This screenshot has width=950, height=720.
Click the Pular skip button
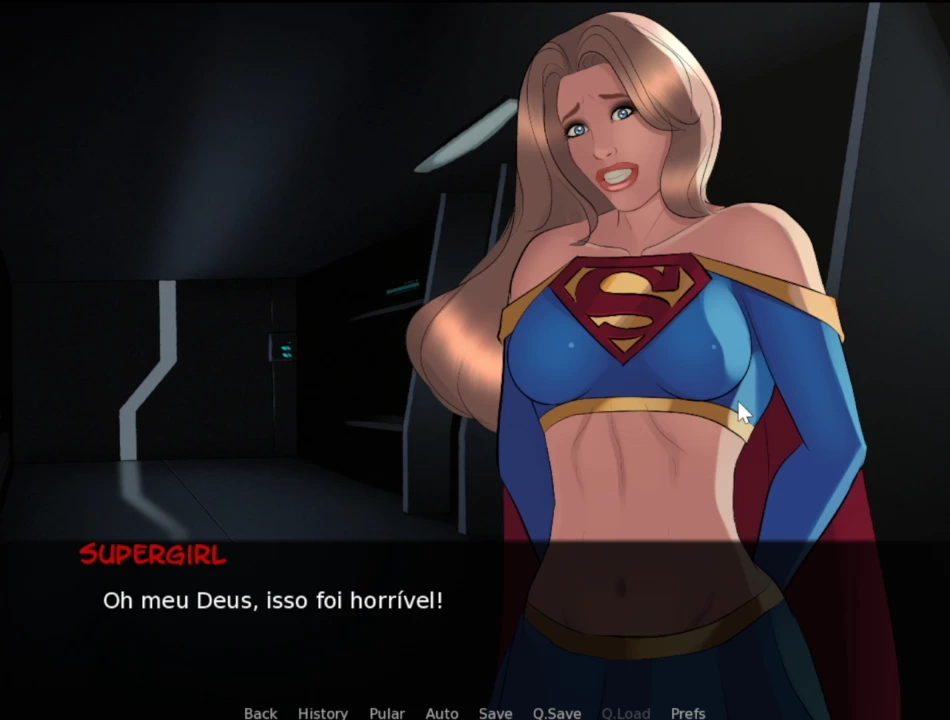click(387, 713)
